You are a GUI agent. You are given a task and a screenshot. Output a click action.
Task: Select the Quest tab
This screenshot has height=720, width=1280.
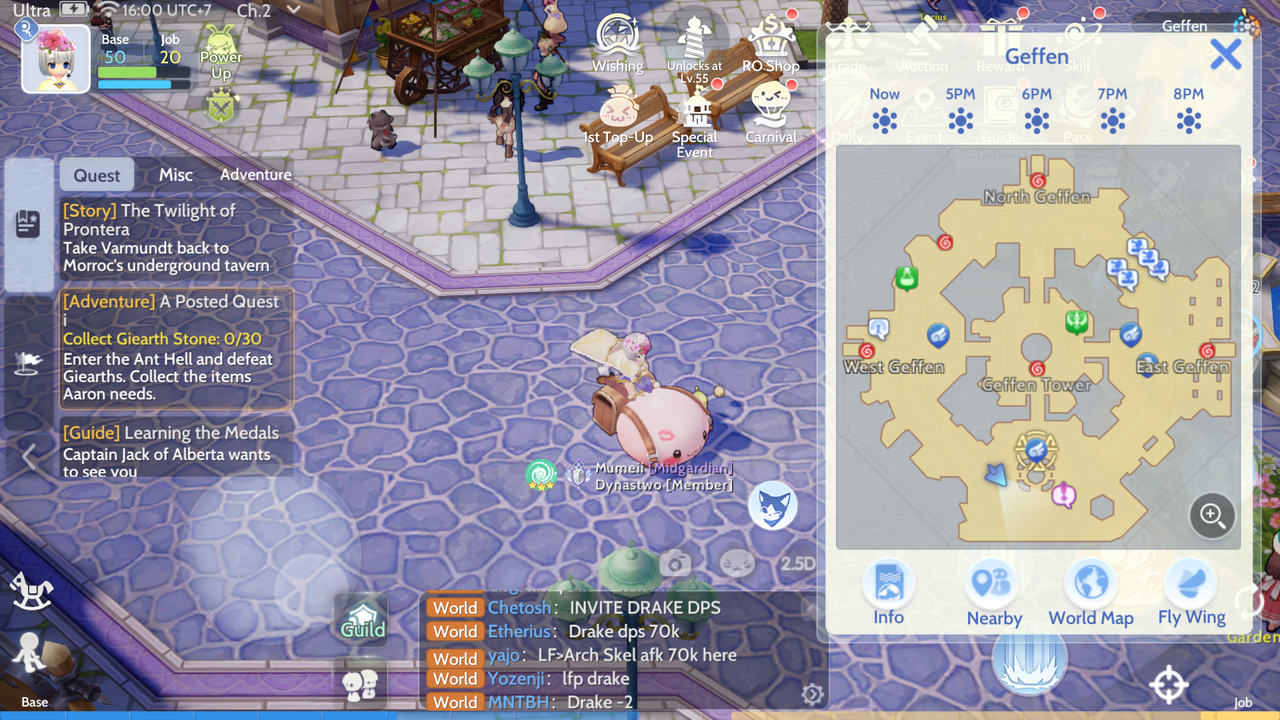point(97,175)
